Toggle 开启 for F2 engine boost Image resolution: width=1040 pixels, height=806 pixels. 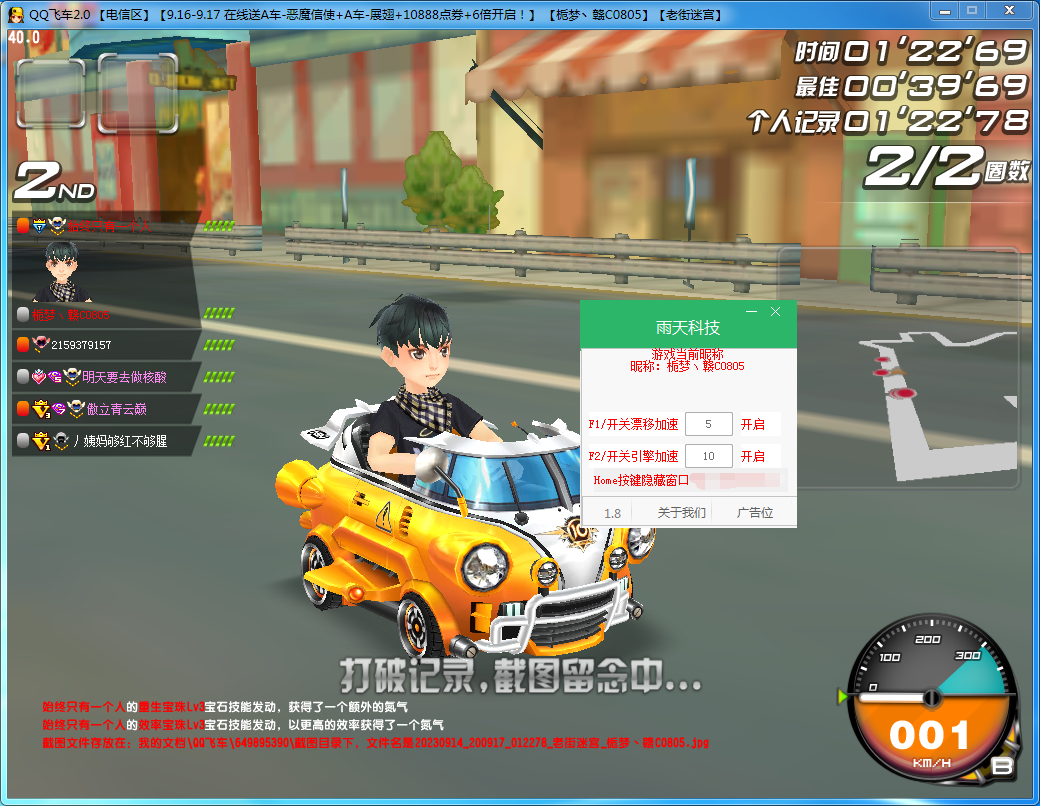(x=753, y=456)
